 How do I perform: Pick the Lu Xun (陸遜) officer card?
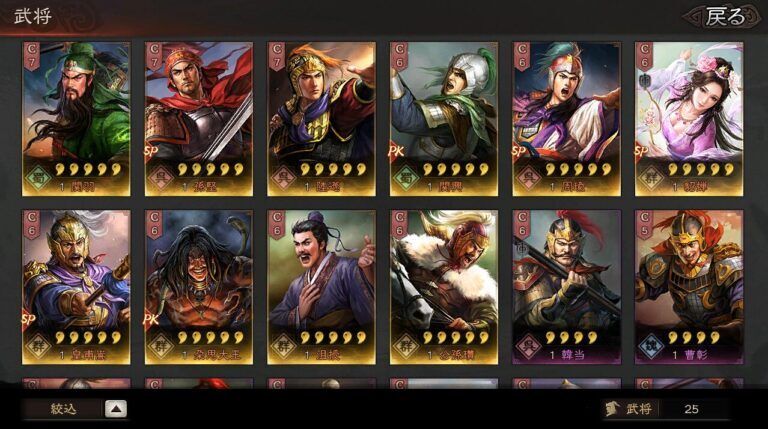click(321, 118)
